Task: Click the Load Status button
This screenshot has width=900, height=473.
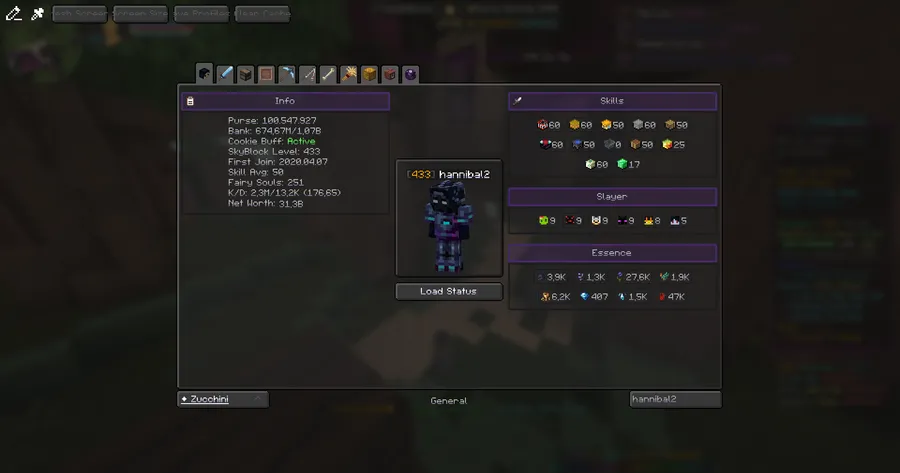Action: tap(448, 292)
